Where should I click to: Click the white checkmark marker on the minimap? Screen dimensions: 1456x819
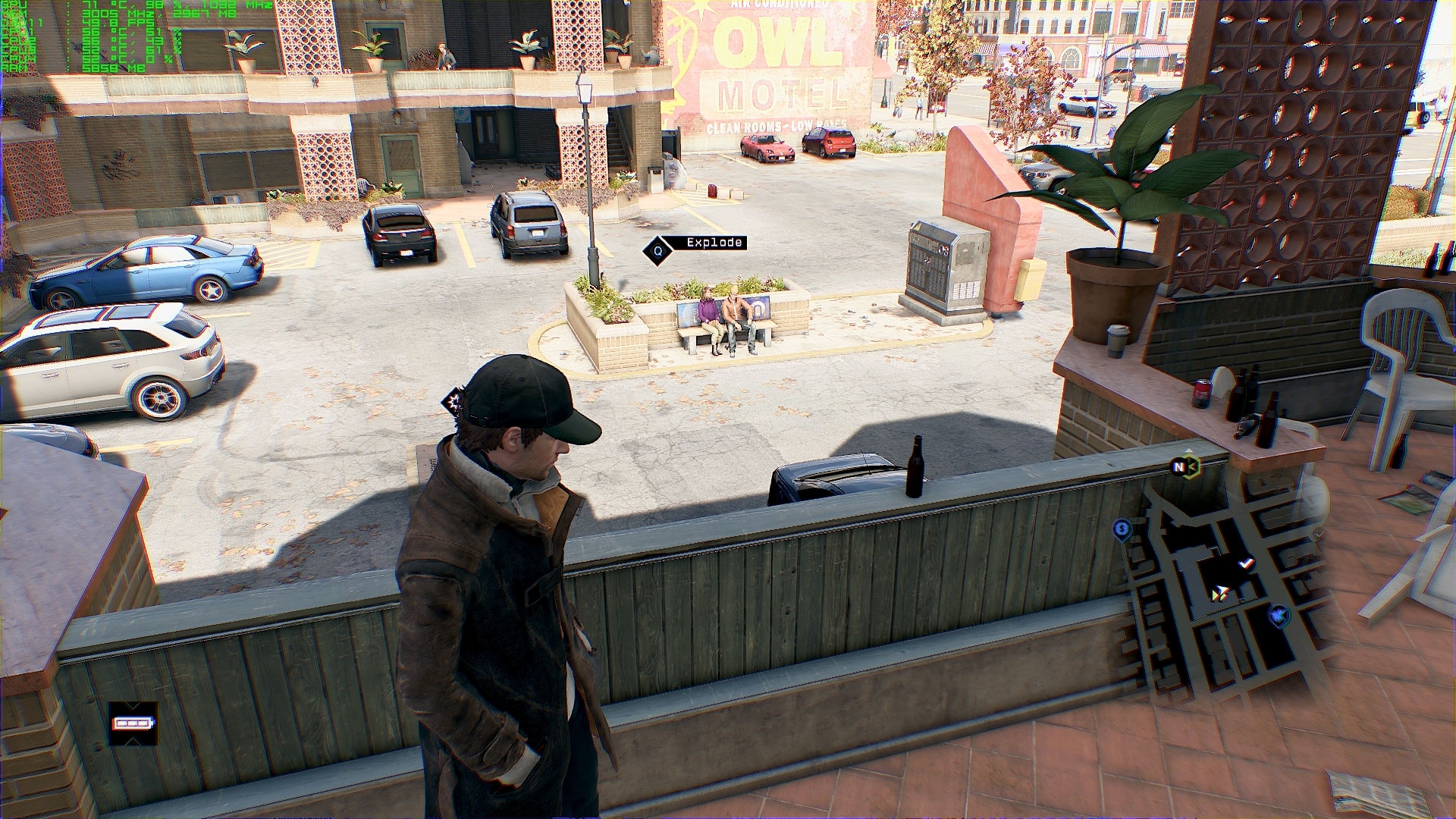point(1246,564)
